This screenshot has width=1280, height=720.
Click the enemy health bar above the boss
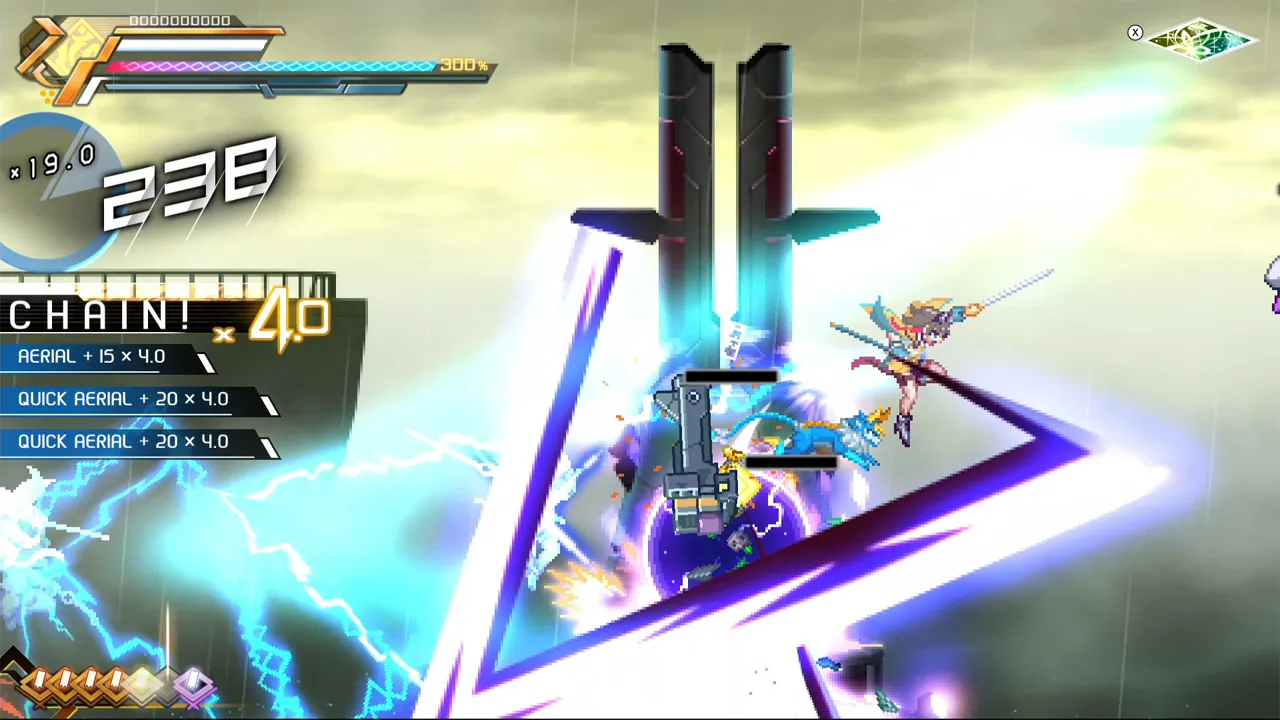[x=730, y=375]
